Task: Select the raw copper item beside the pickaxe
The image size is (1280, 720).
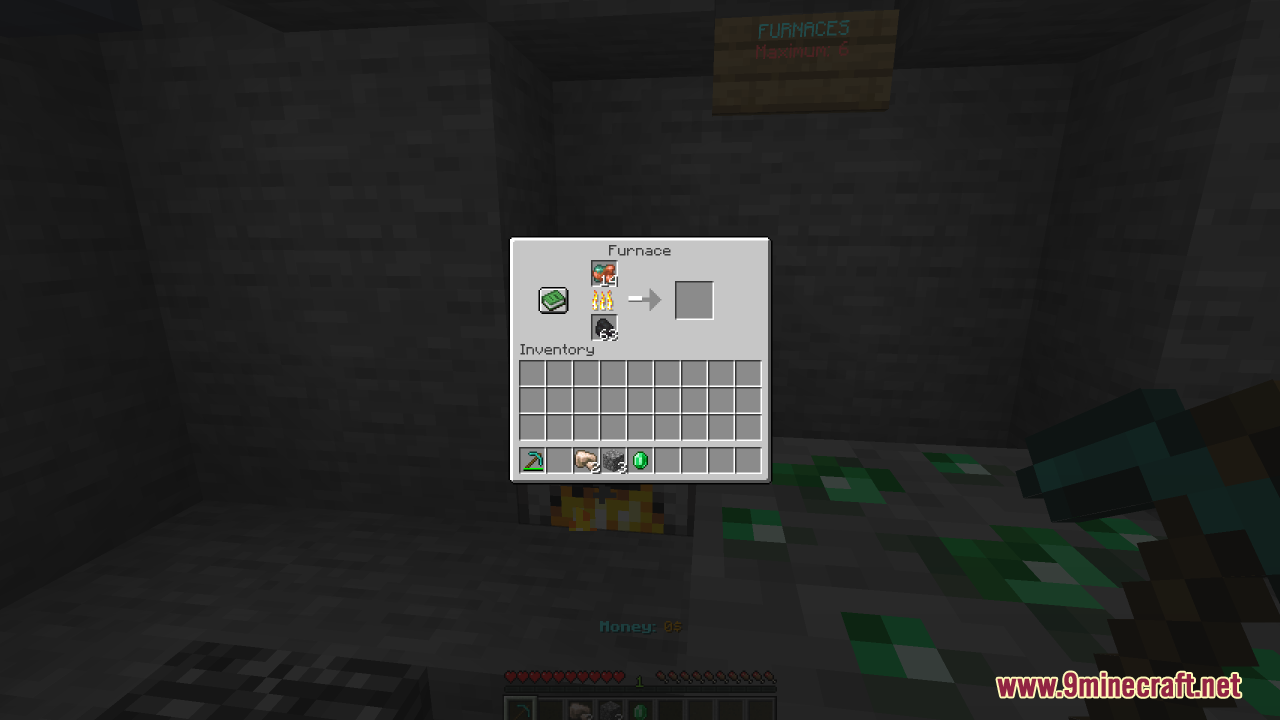Action: (587, 460)
